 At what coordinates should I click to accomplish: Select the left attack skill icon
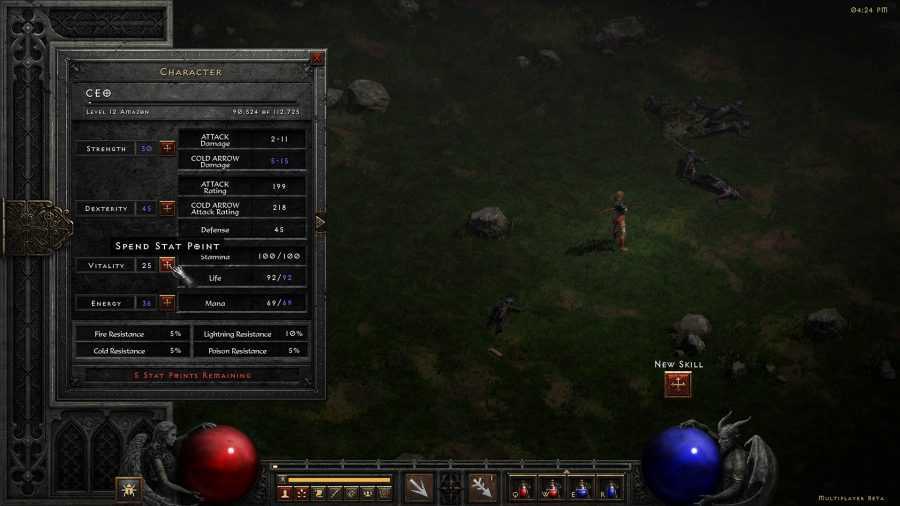(419, 487)
